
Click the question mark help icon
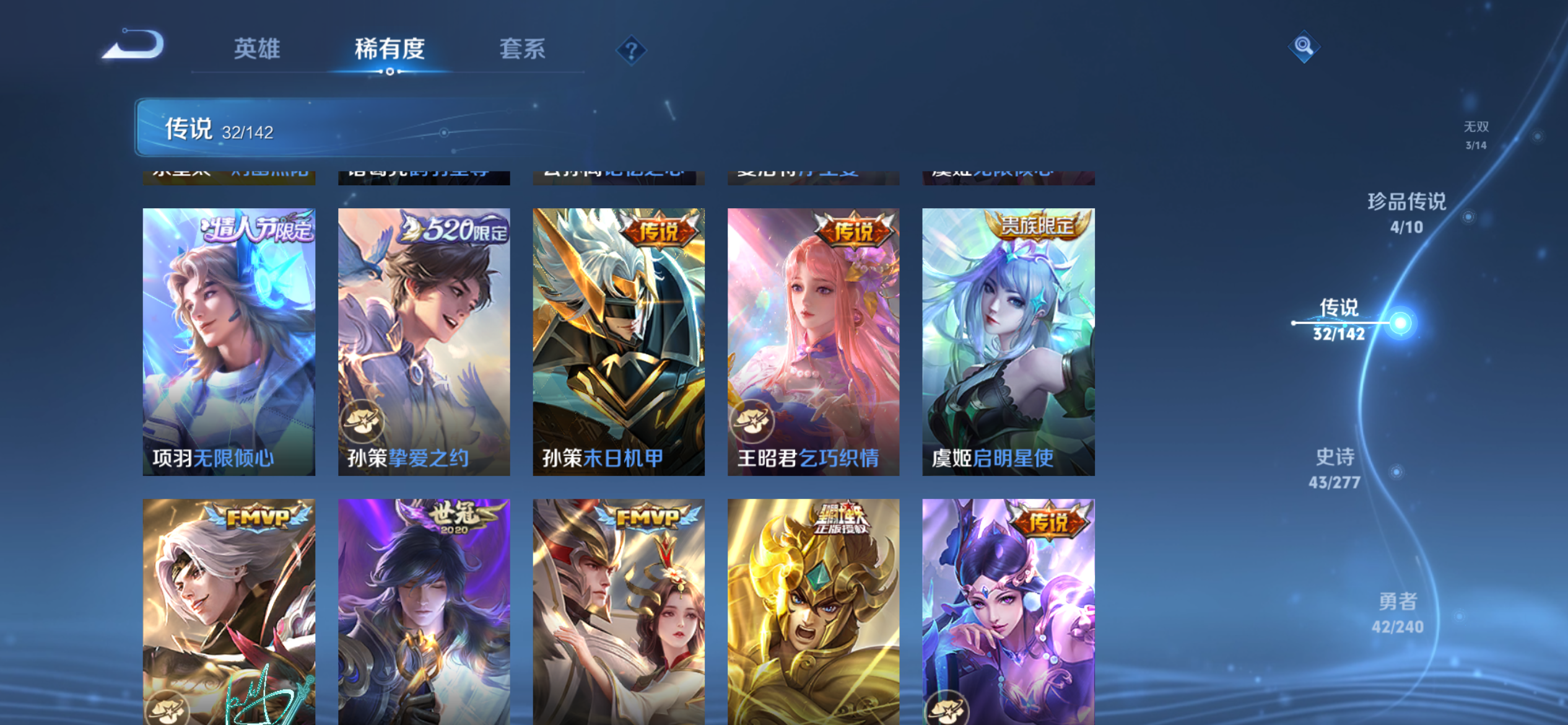[630, 49]
